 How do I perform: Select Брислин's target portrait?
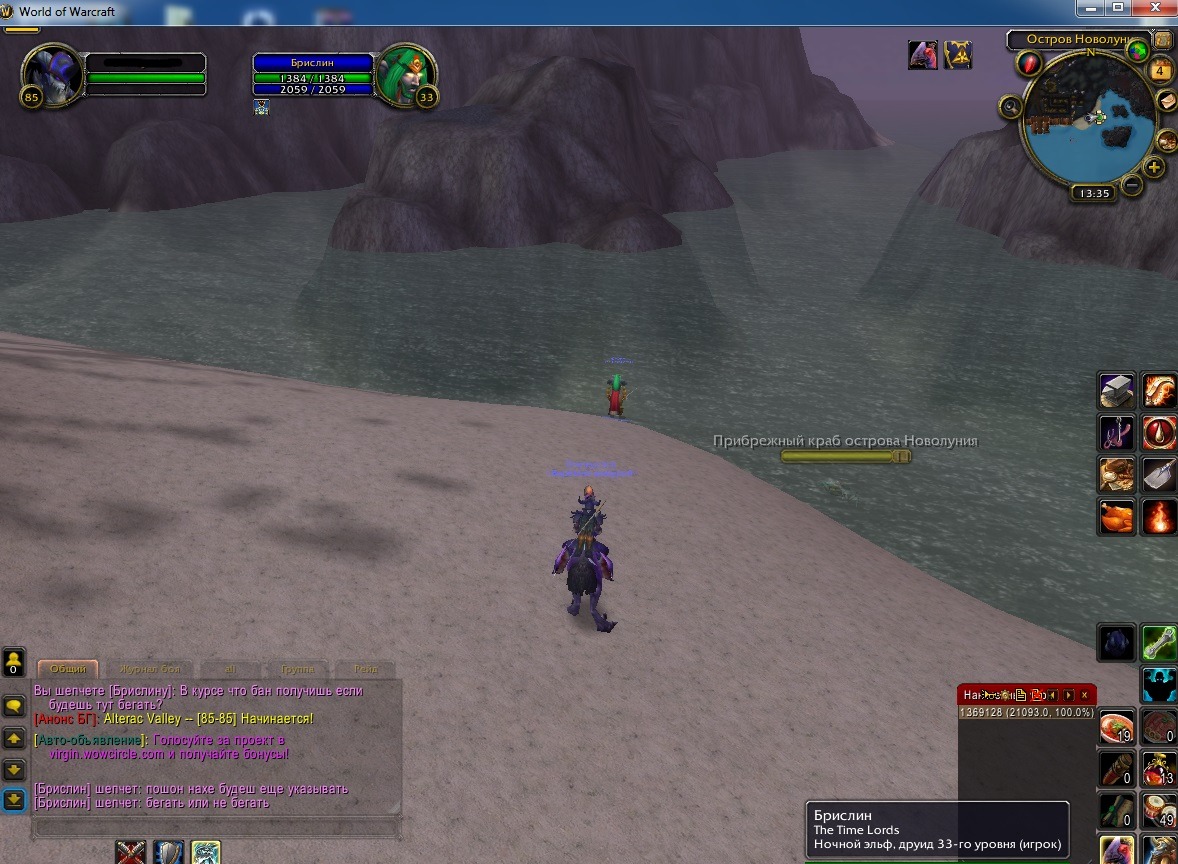click(405, 76)
